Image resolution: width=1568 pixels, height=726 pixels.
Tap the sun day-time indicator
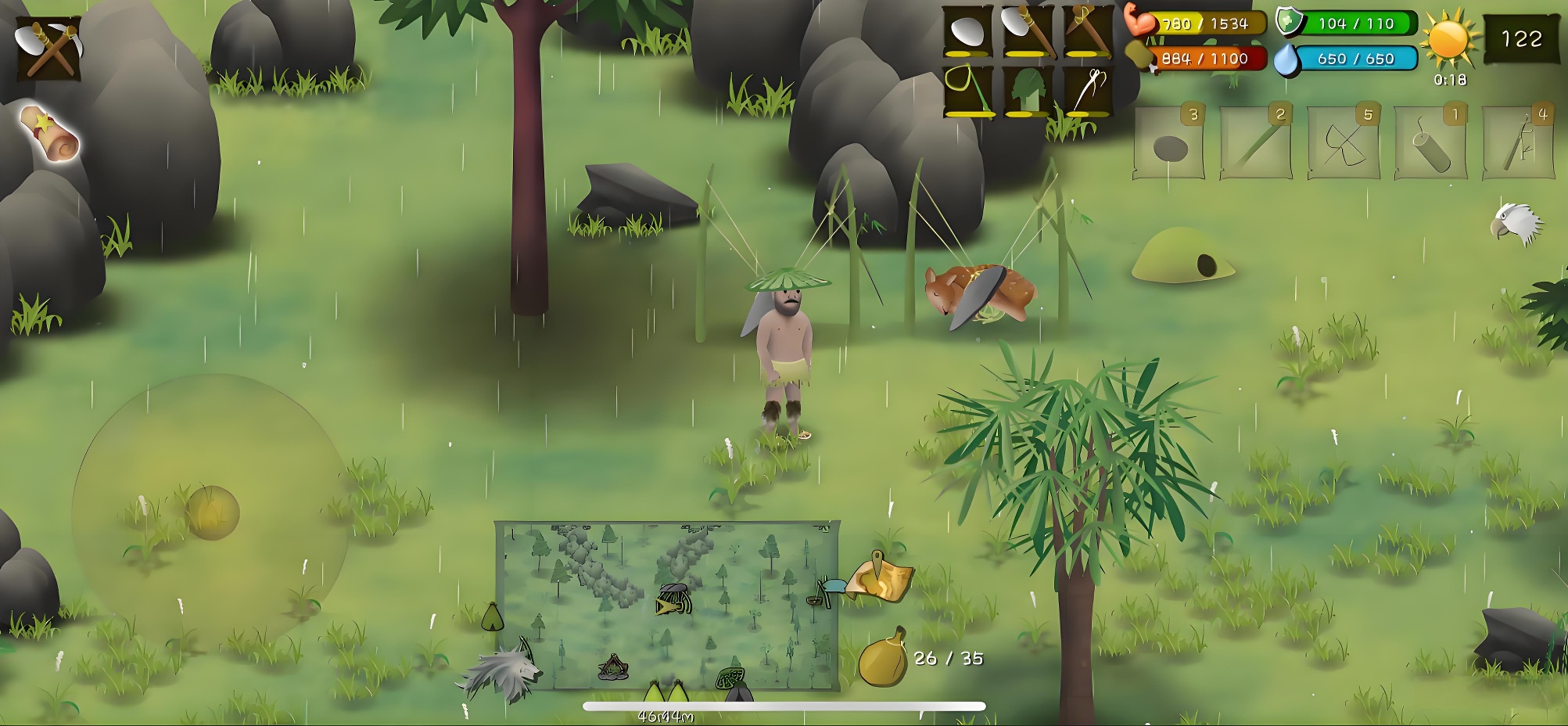point(1448,41)
